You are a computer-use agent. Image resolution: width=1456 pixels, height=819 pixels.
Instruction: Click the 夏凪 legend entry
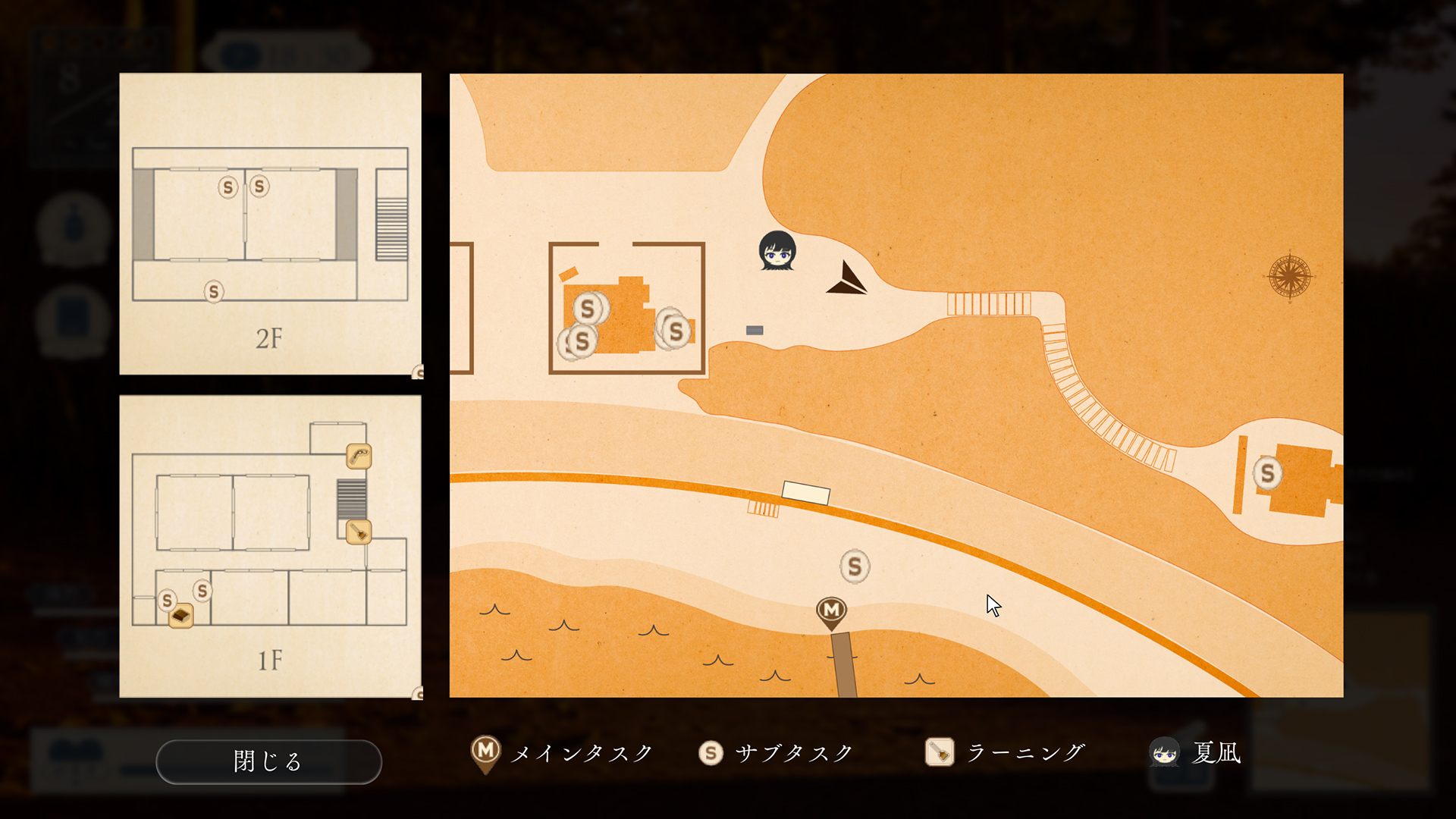(1196, 753)
